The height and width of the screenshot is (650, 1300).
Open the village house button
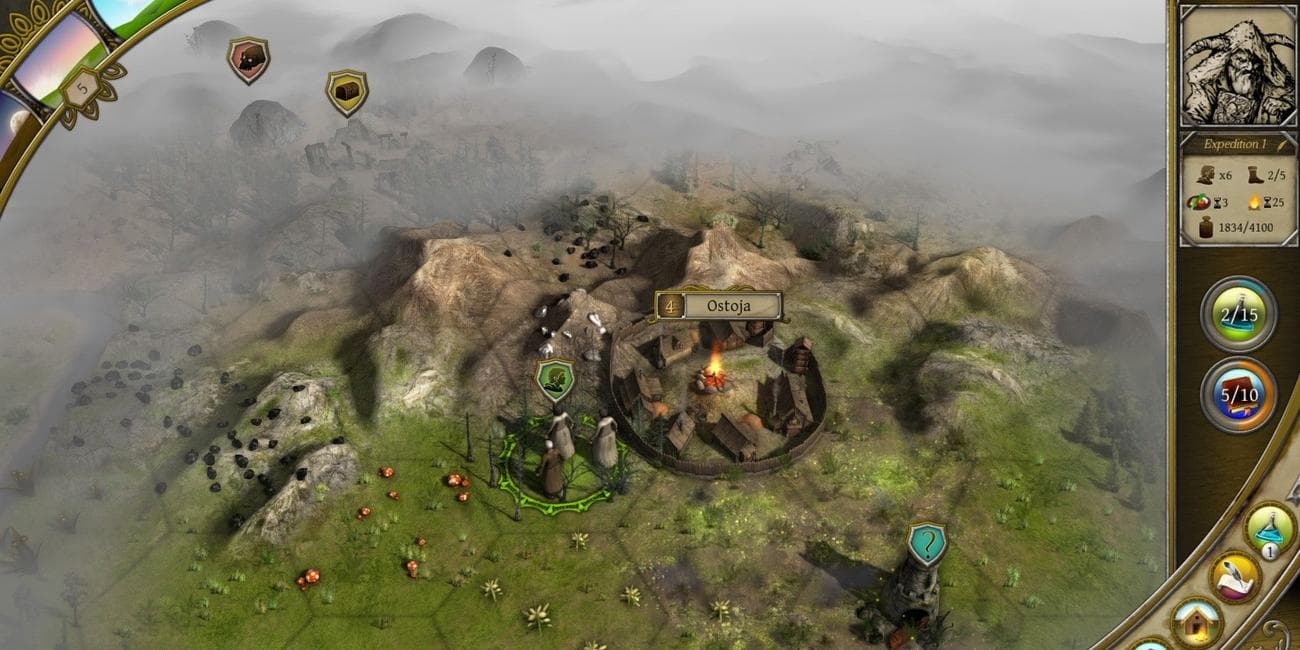pos(1196,622)
